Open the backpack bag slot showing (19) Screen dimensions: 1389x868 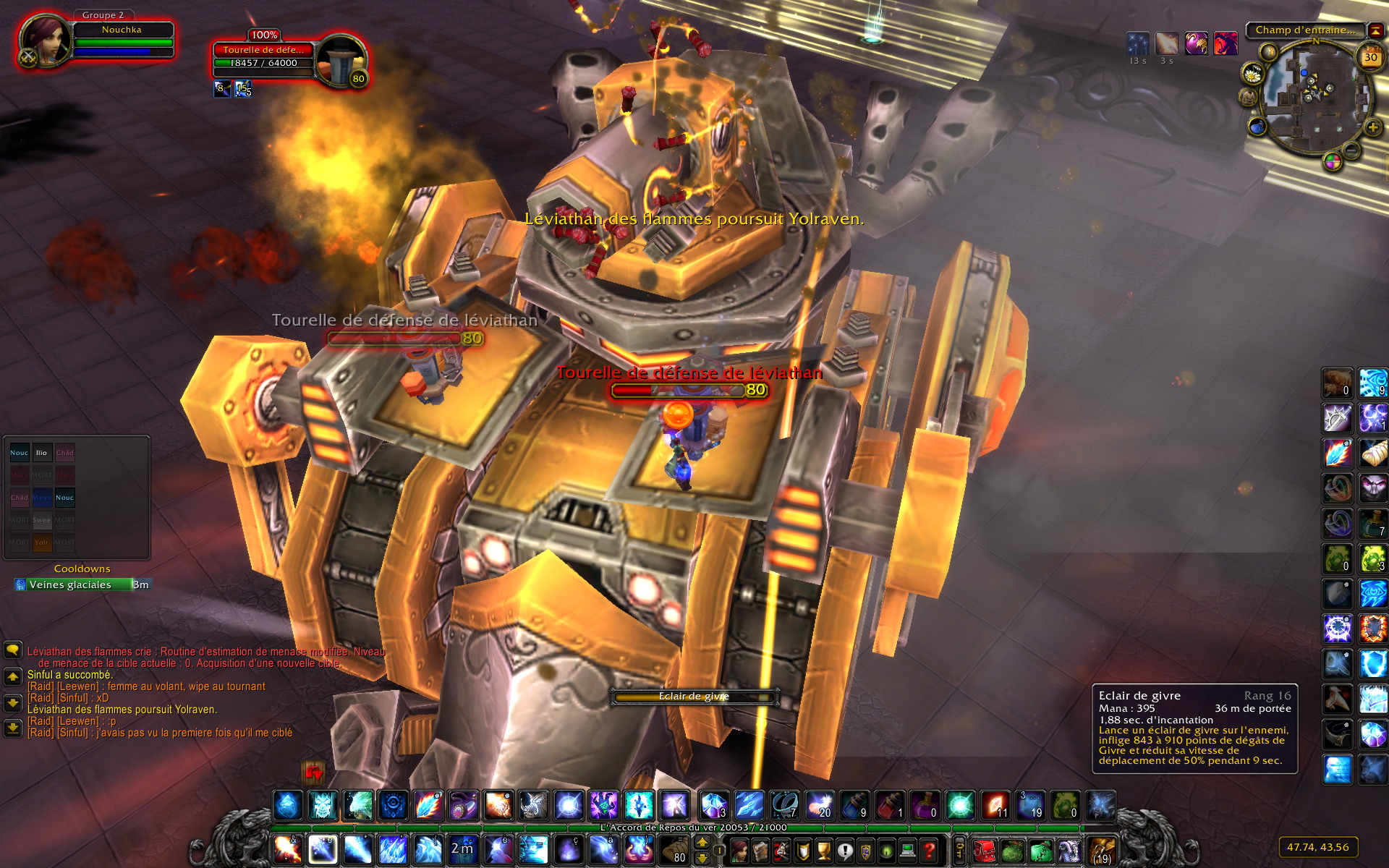[1102, 850]
